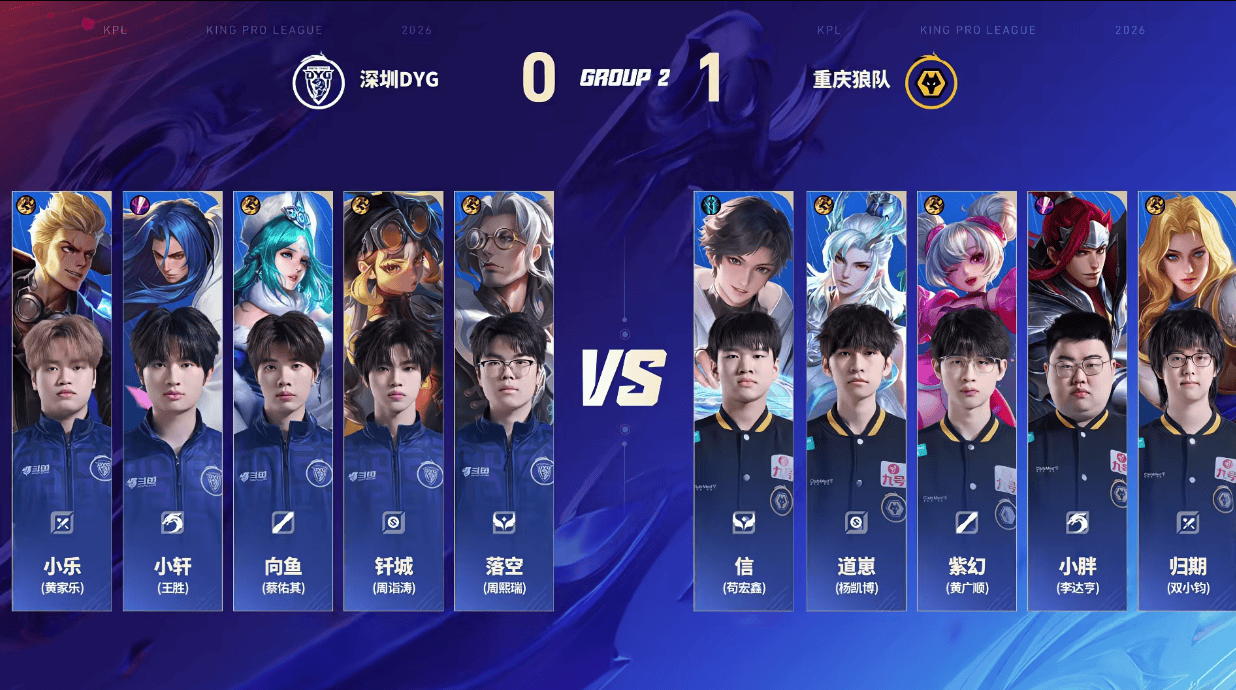
Task: Choose the 小轩 player card
Action: click(x=172, y=400)
